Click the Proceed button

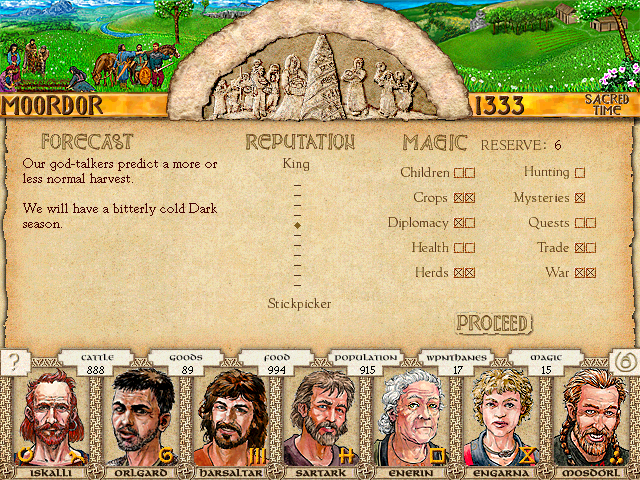coord(493,323)
